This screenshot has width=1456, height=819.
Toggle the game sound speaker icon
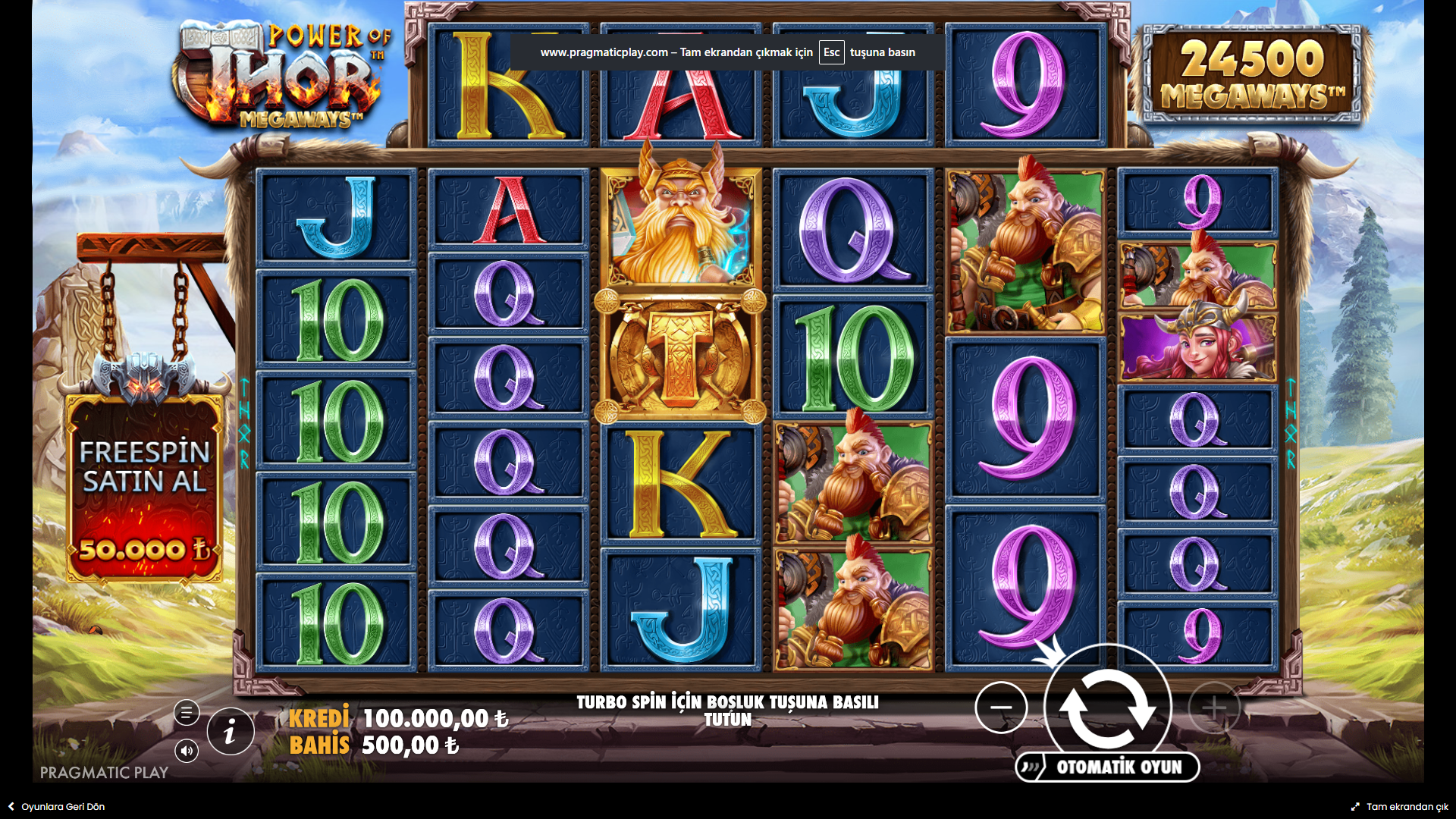187,751
